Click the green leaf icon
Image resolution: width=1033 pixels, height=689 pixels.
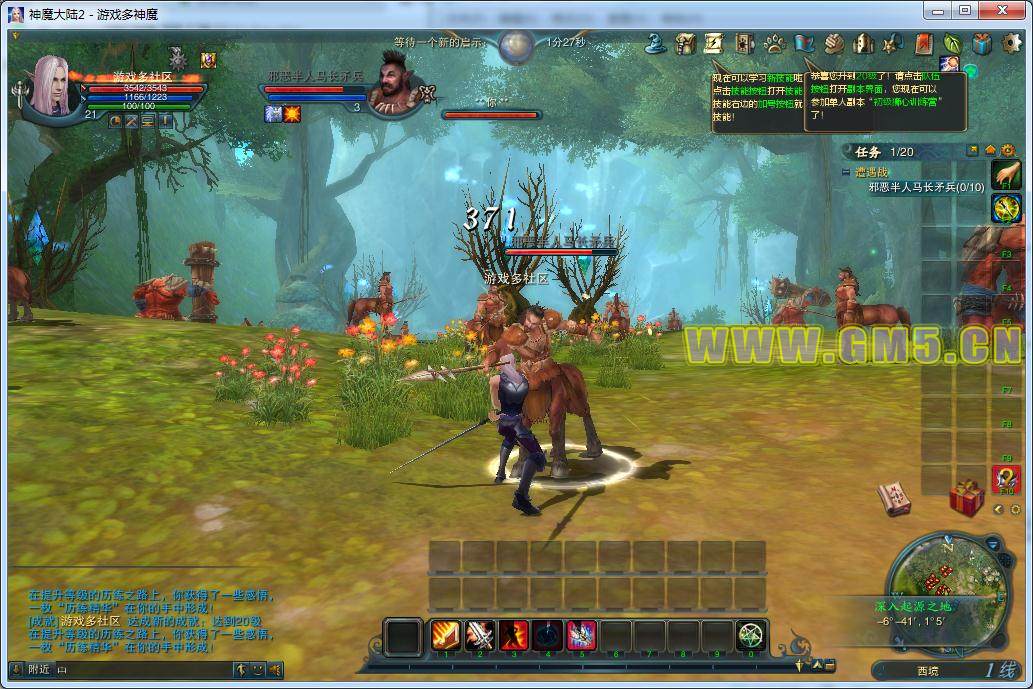click(x=952, y=44)
